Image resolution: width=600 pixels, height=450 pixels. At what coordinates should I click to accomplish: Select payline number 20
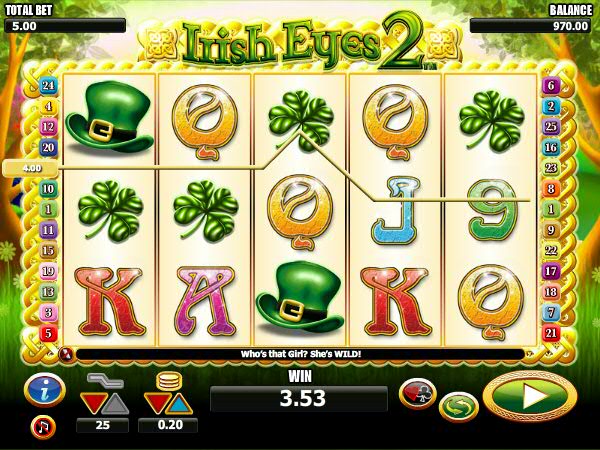tap(48, 148)
